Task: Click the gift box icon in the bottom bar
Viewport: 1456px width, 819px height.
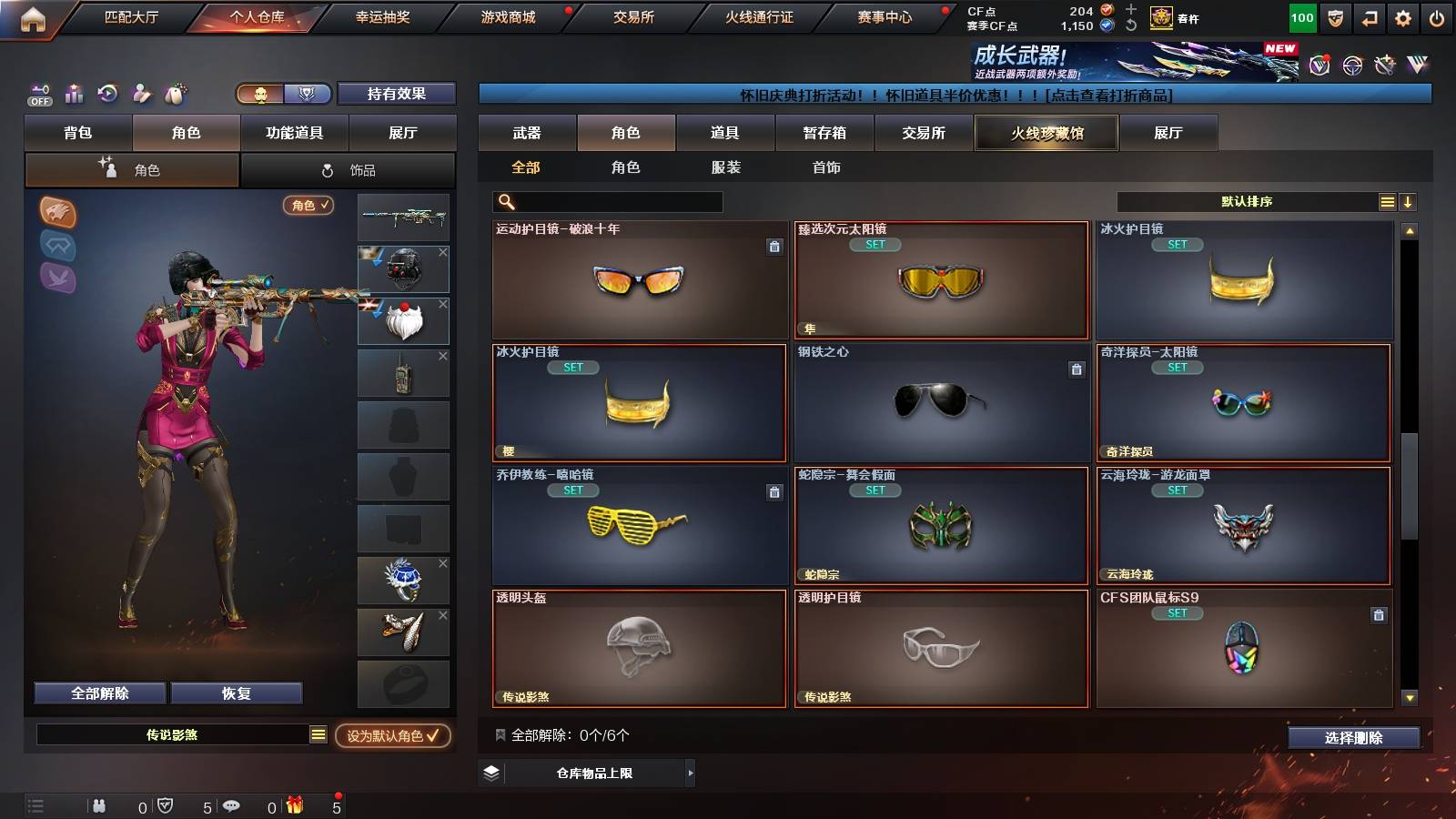Action: [293, 804]
